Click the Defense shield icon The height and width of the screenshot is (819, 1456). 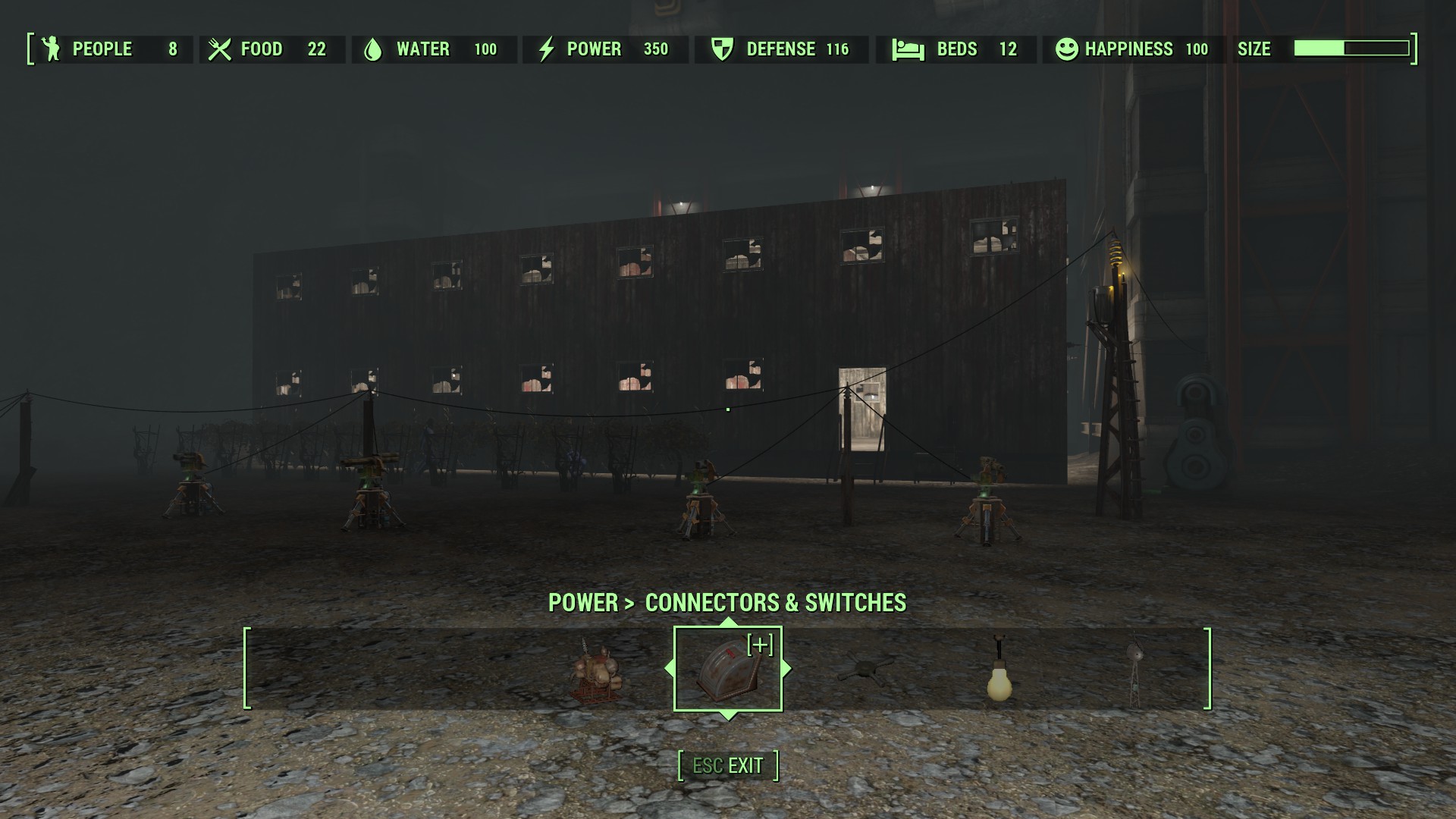coord(722,49)
